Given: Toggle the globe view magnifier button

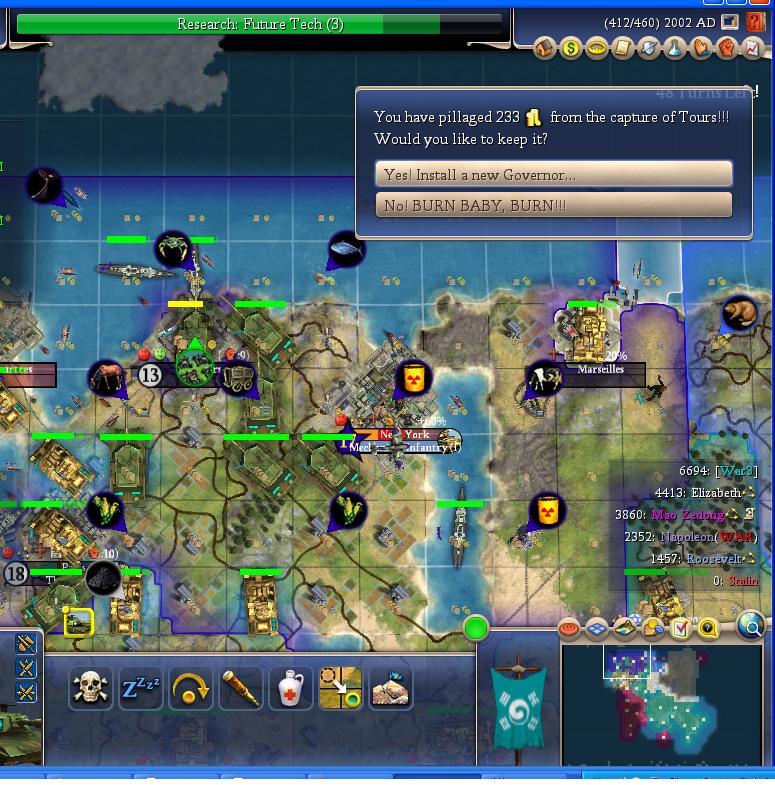Looking at the screenshot, I should point(751,627).
